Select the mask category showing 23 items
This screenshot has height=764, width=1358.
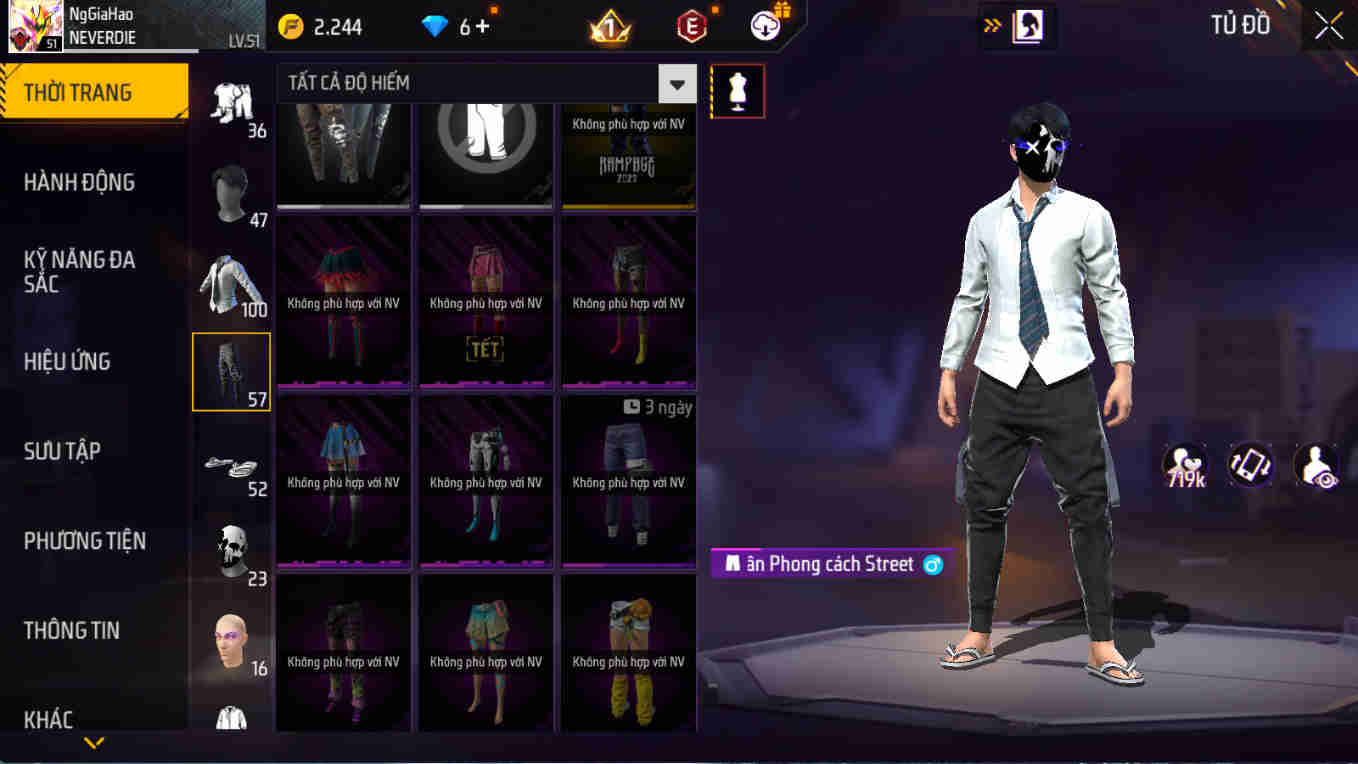[231, 547]
